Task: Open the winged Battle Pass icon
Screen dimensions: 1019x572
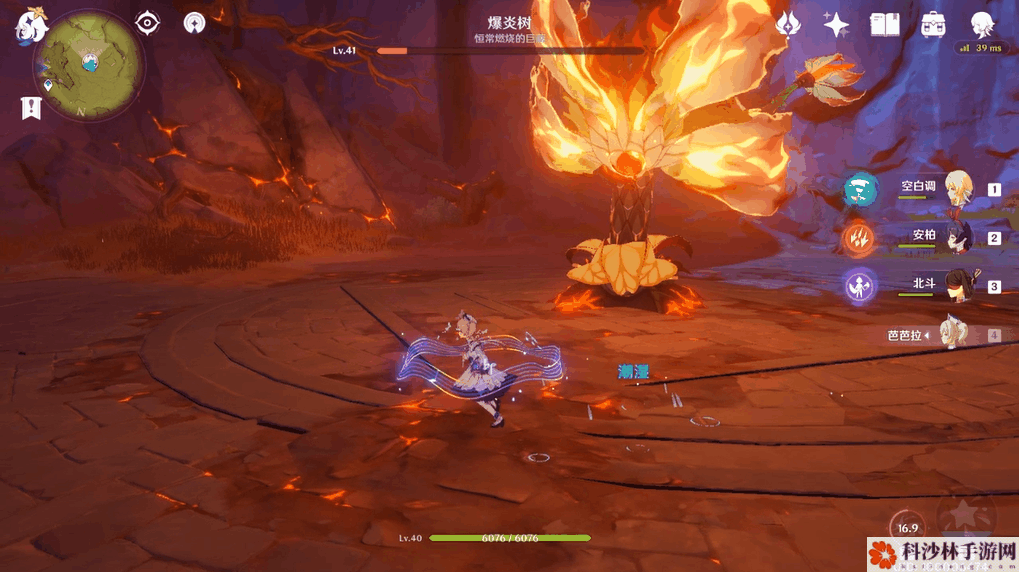Action: pyautogui.click(x=789, y=24)
